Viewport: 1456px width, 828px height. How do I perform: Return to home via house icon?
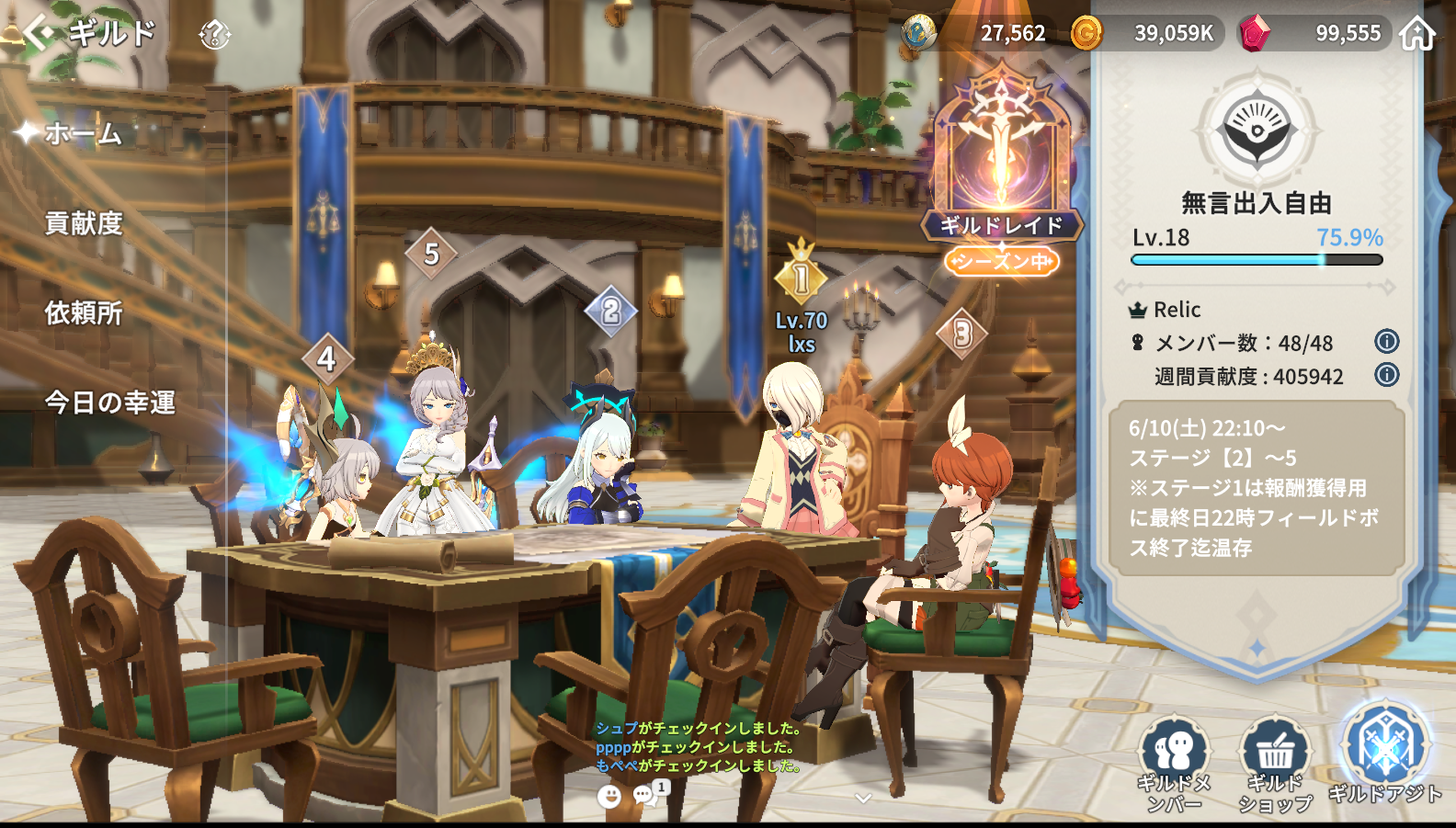[1416, 34]
